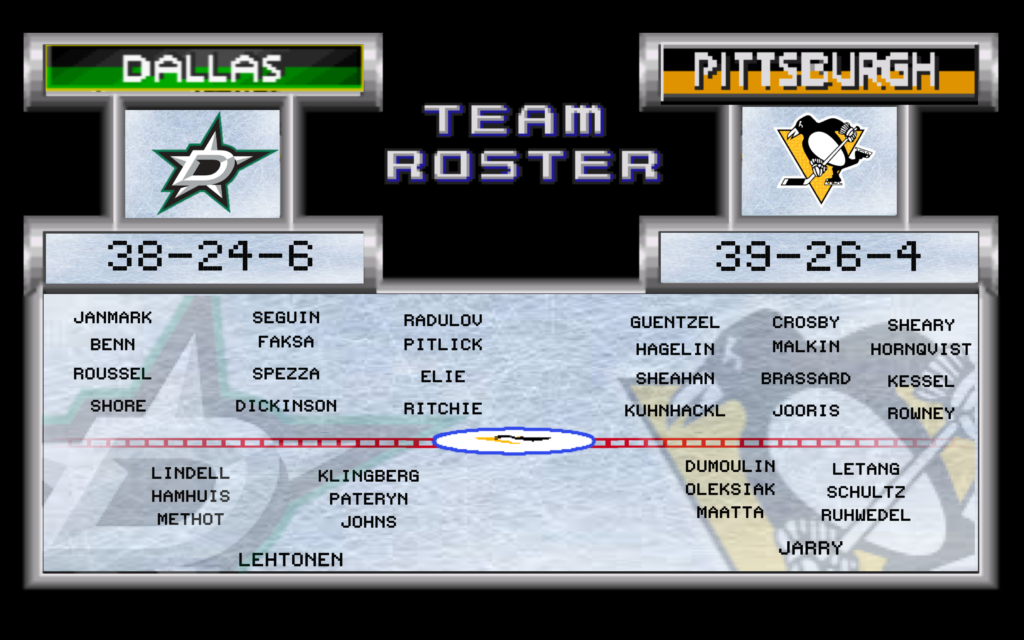
Task: Select Spezza in the Dallas lineup
Action: pos(286,374)
